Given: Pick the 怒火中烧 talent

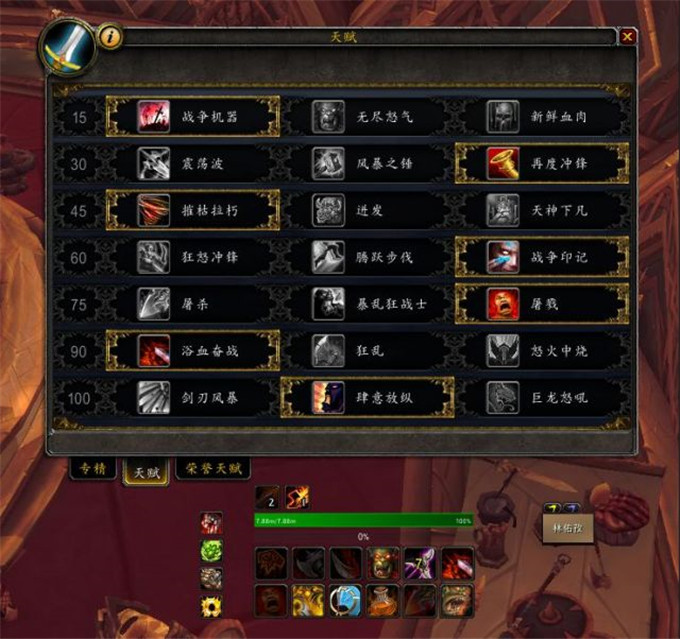Looking at the screenshot, I should [x=542, y=351].
